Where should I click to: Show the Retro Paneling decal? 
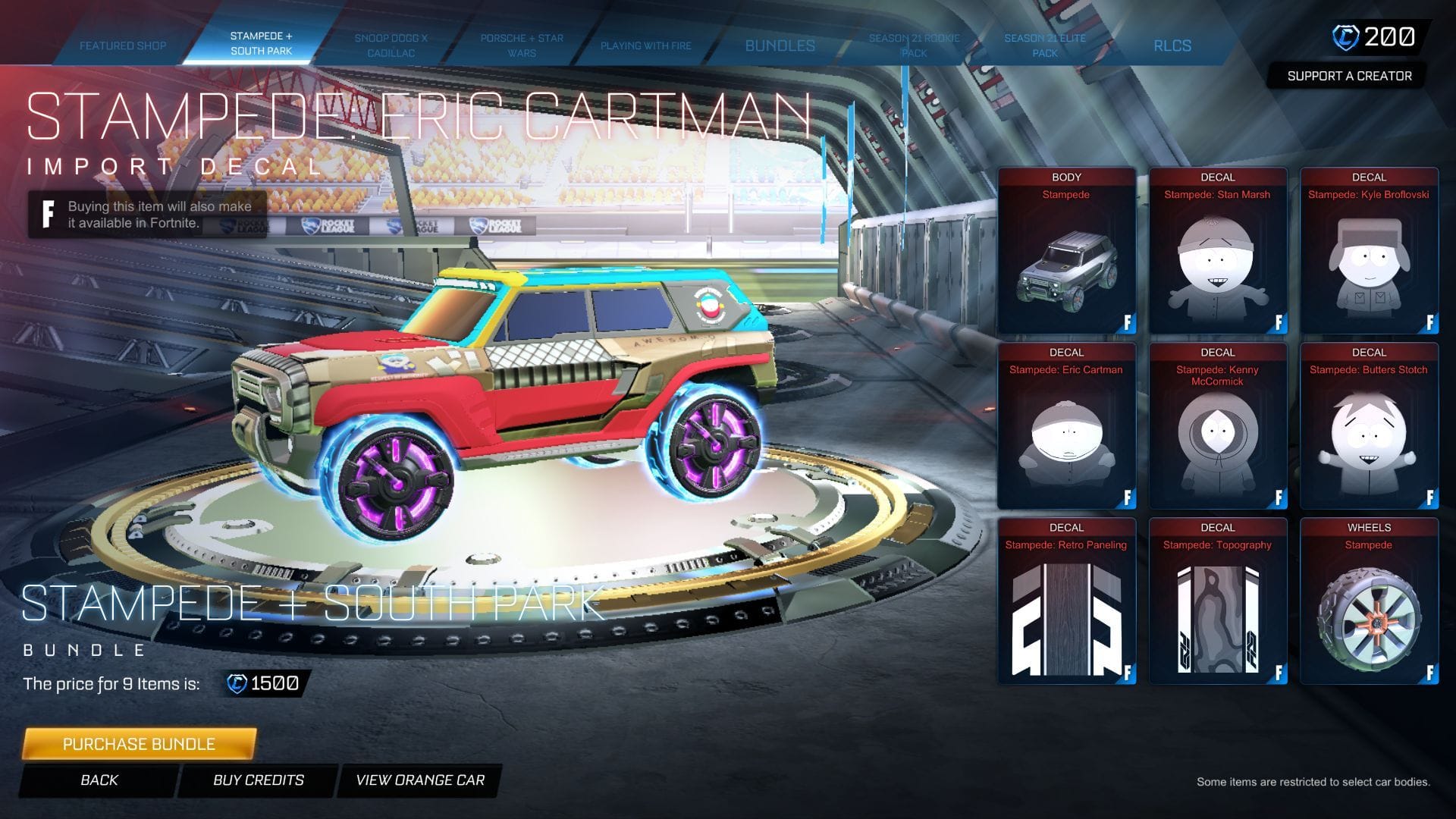tap(1066, 602)
